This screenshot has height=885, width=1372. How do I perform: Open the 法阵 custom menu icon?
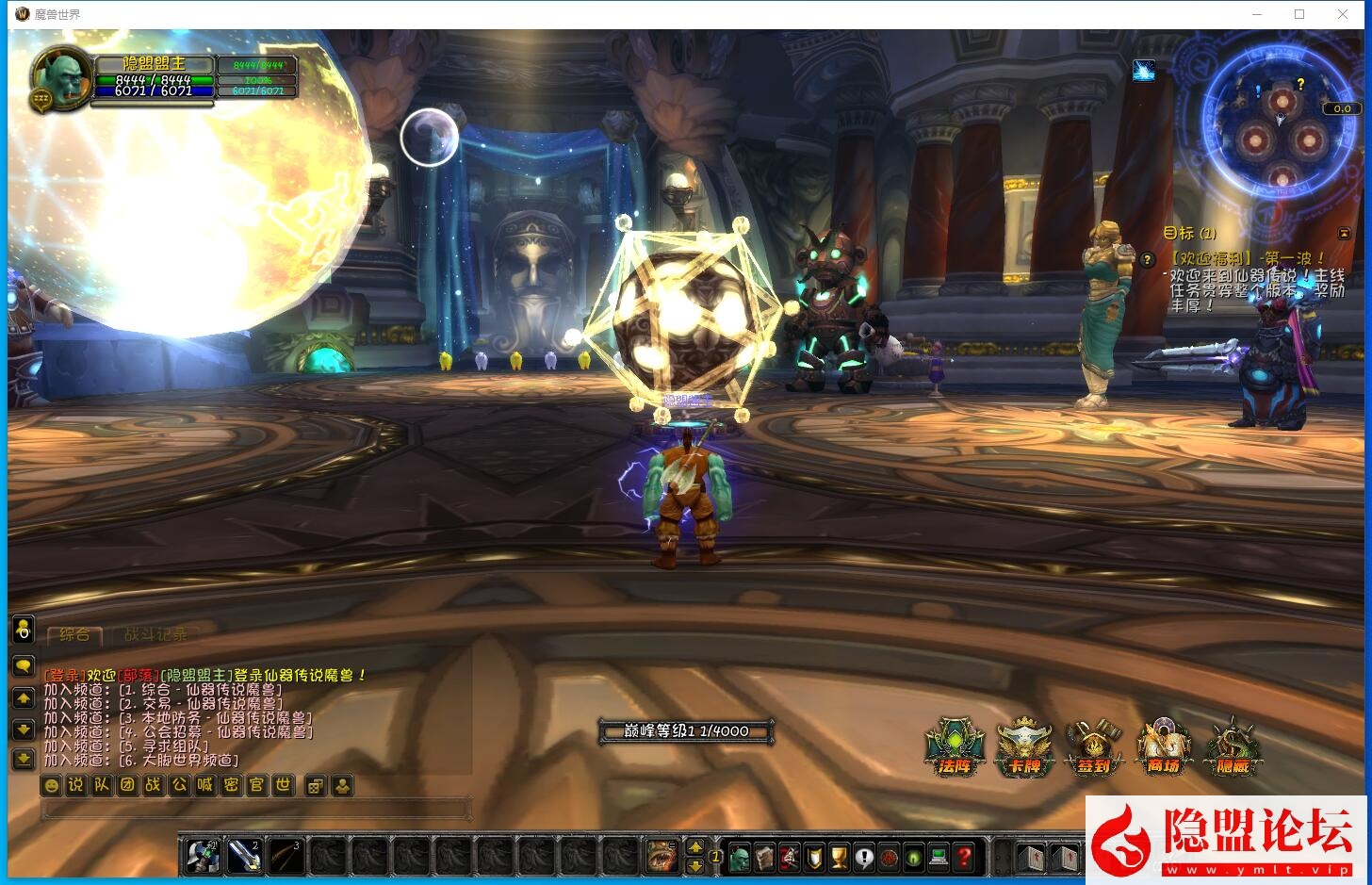(955, 747)
